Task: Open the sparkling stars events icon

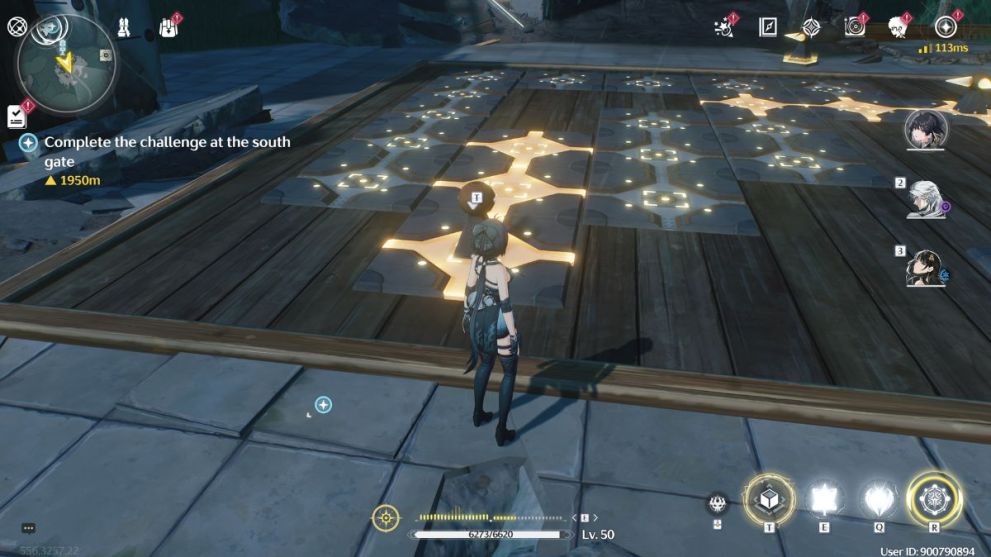Action: pos(724,27)
